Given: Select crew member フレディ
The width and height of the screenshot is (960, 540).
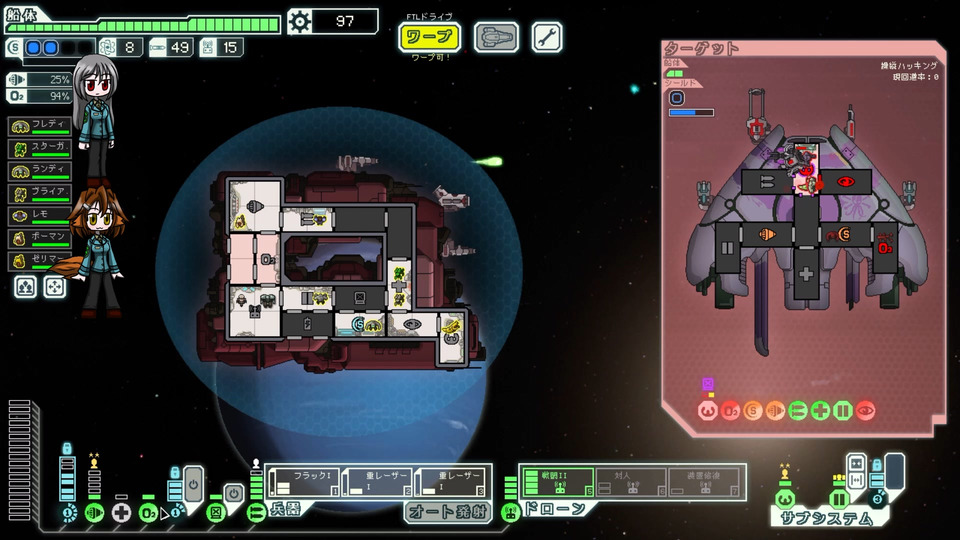Looking at the screenshot, I should 40,126.
